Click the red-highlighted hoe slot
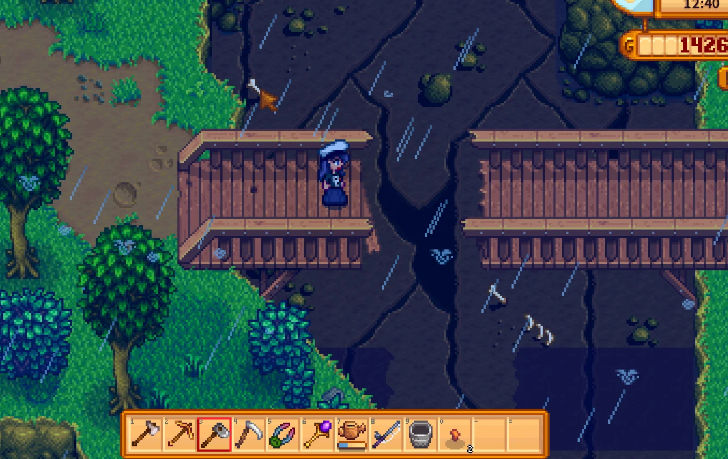This screenshot has height=459, width=728. 213,433
